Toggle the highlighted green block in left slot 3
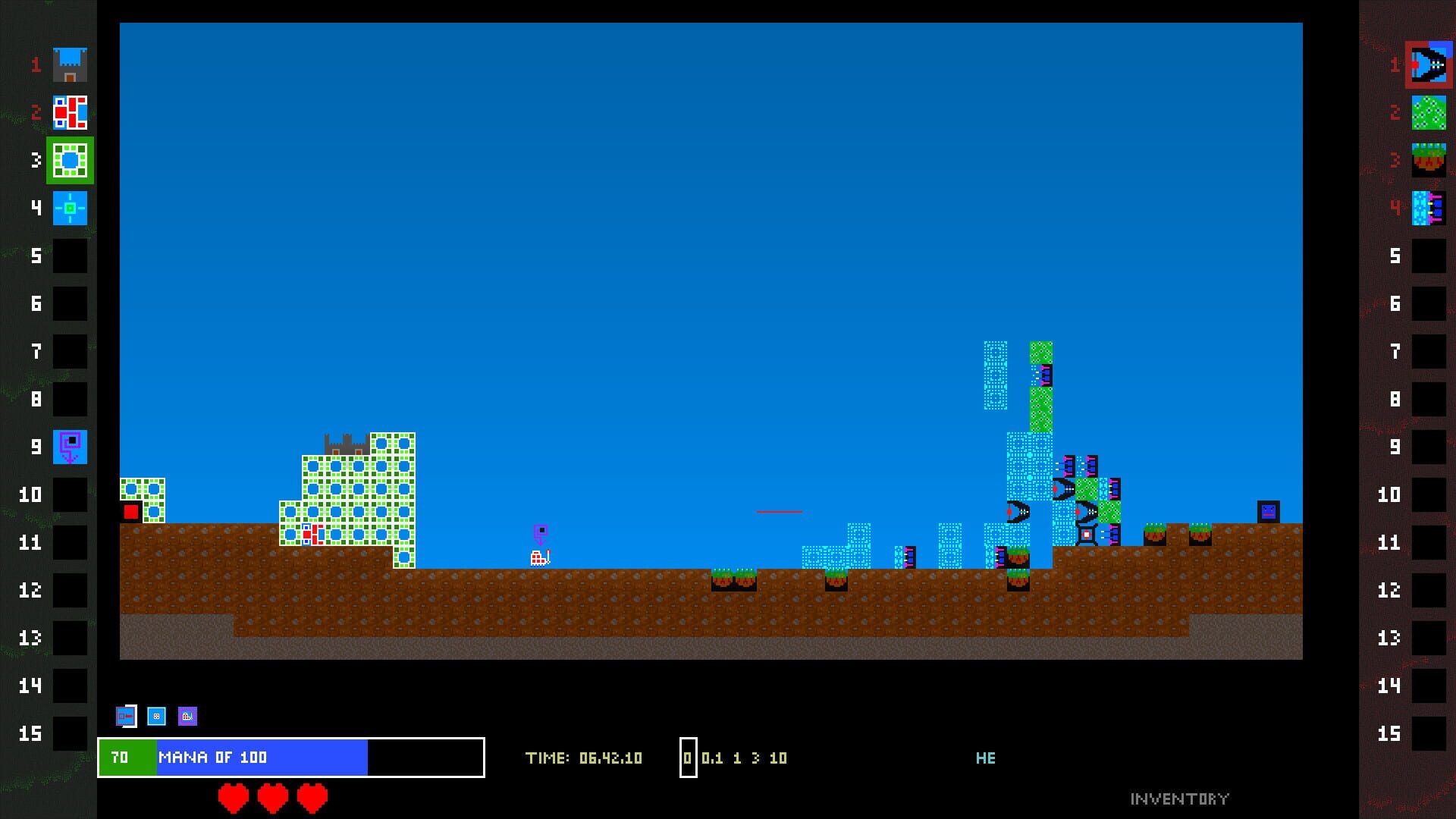The height and width of the screenshot is (819, 1456). coord(69,160)
